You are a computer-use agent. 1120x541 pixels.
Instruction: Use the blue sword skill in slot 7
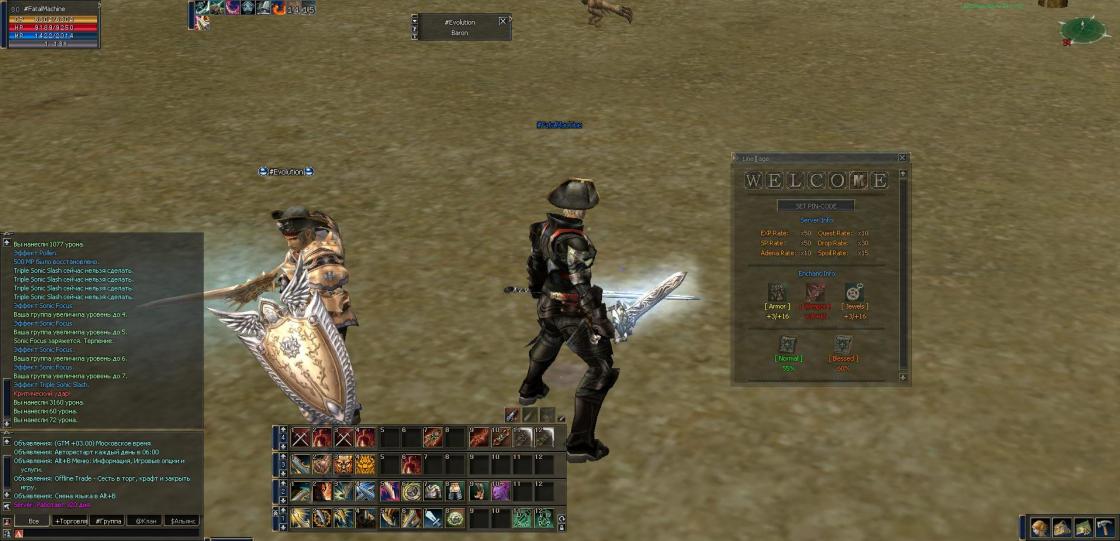coord(432,517)
